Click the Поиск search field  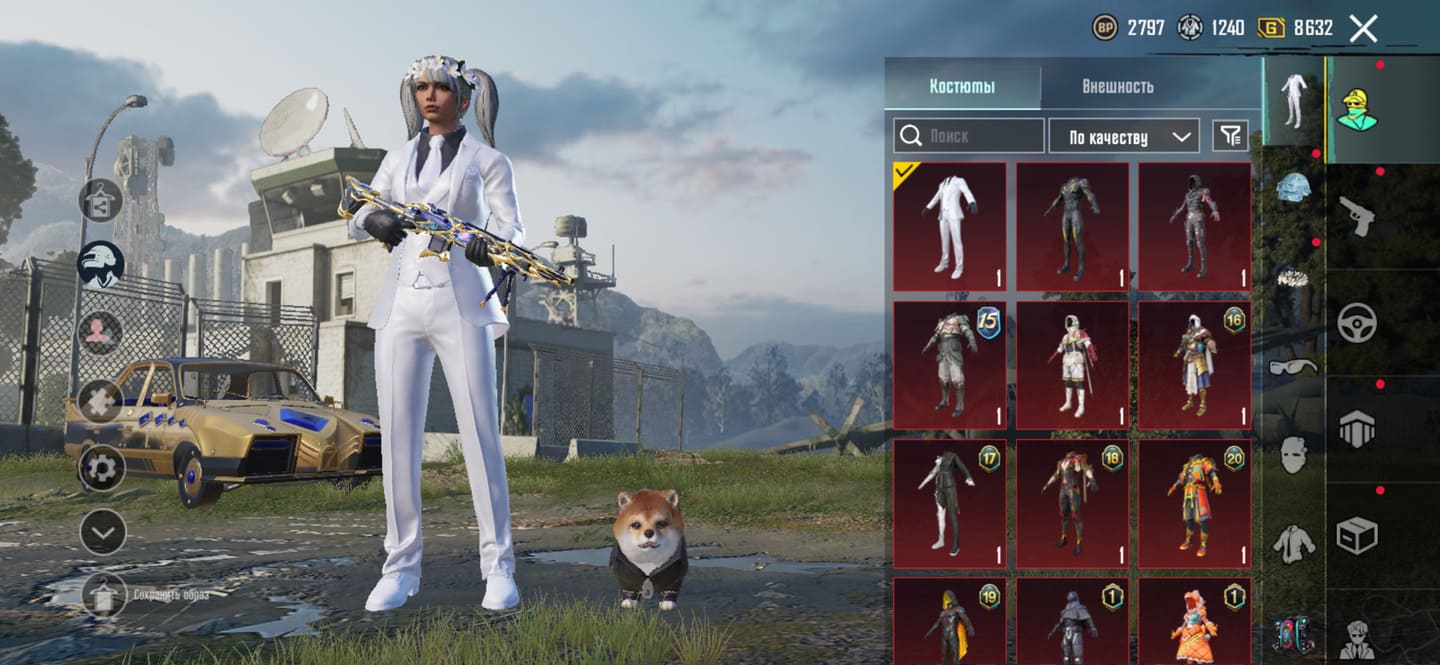[969, 136]
